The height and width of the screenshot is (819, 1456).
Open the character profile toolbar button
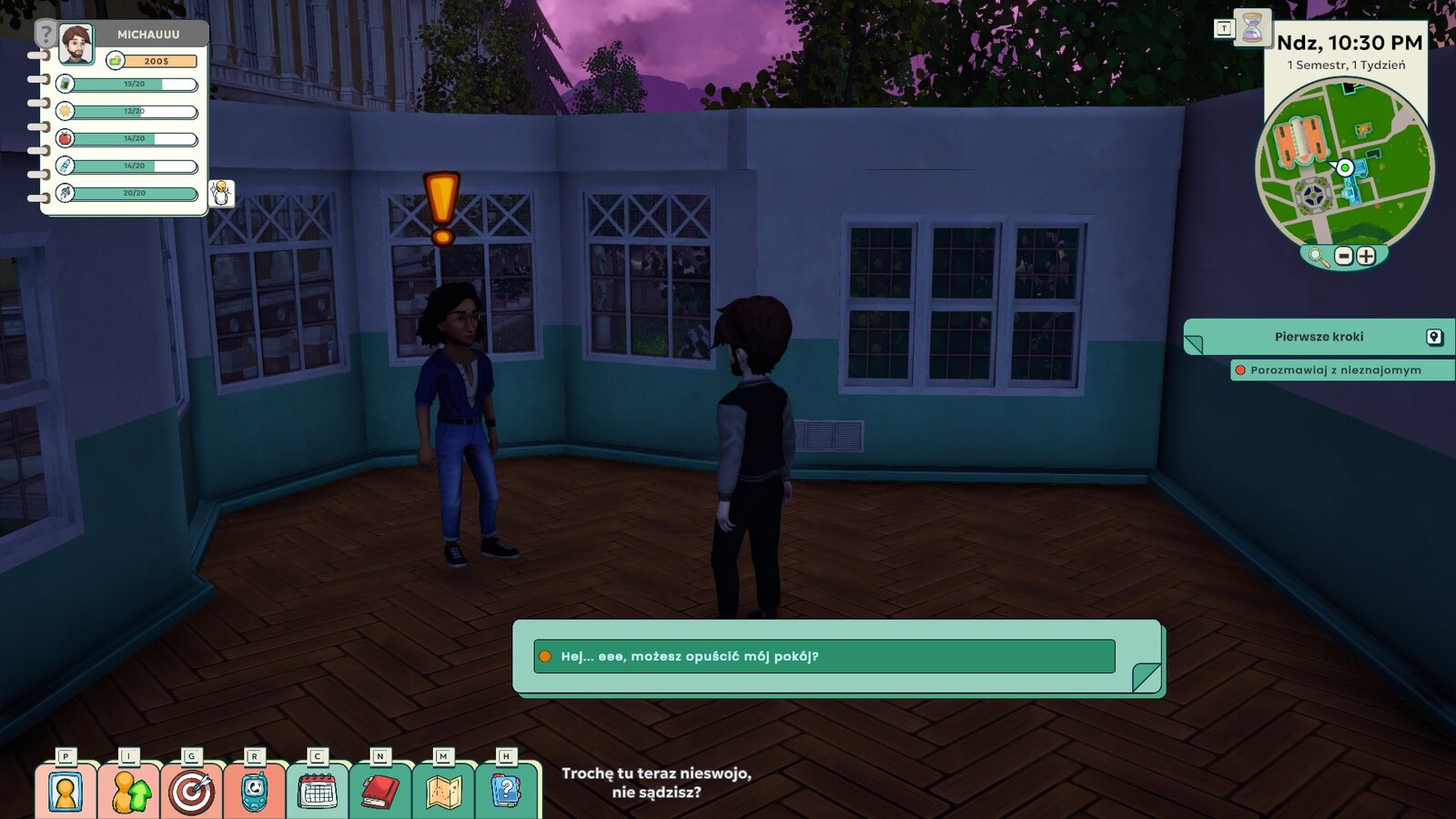65,792
